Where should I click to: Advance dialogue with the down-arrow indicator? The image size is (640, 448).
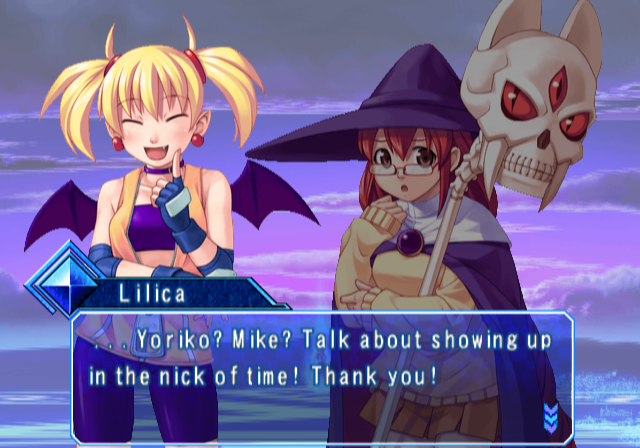550,414
